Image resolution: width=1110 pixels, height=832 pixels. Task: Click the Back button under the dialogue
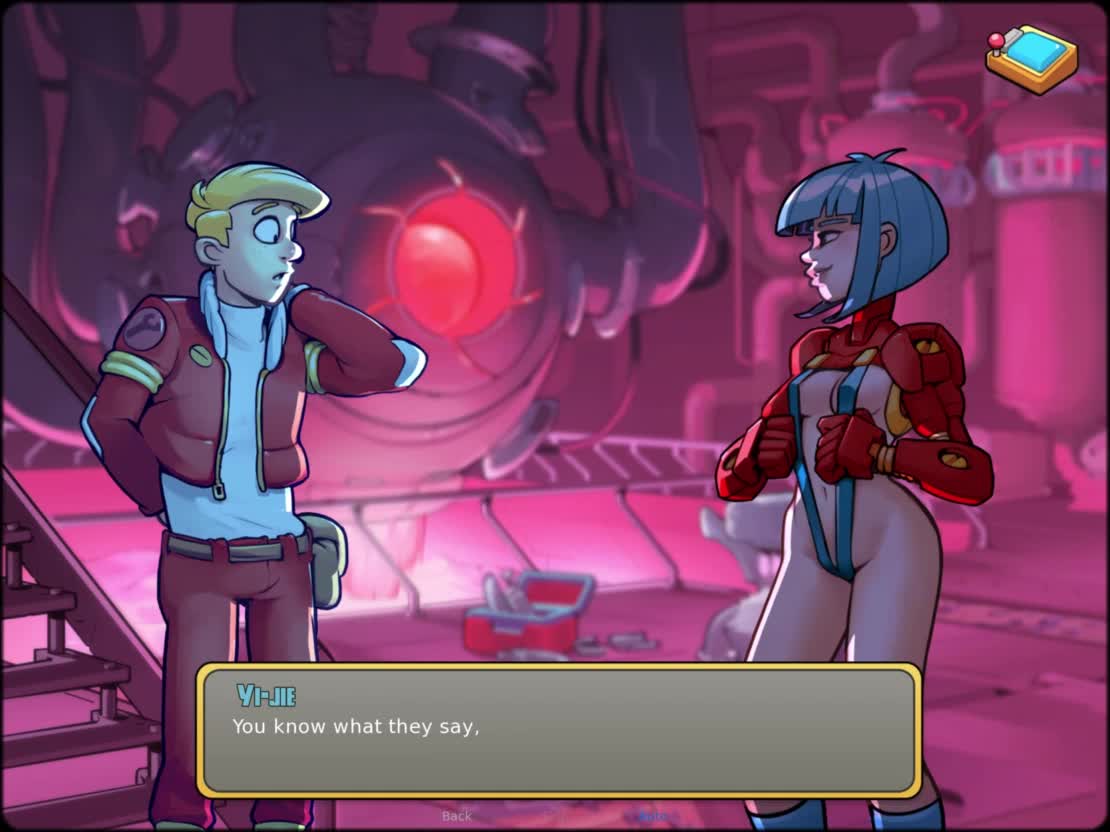[457, 816]
